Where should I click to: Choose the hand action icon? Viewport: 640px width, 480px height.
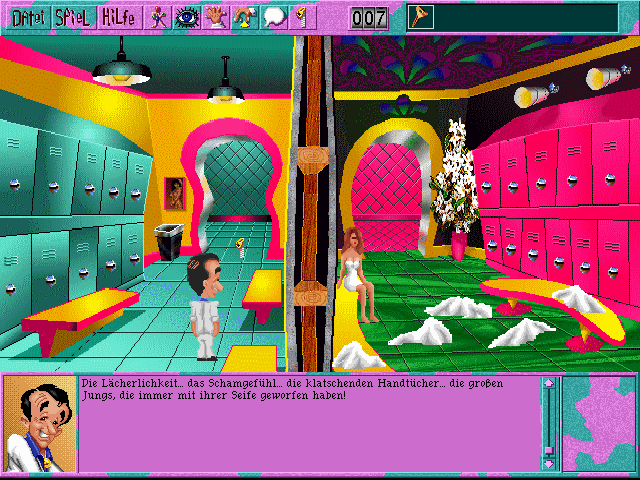pyautogui.click(x=216, y=16)
